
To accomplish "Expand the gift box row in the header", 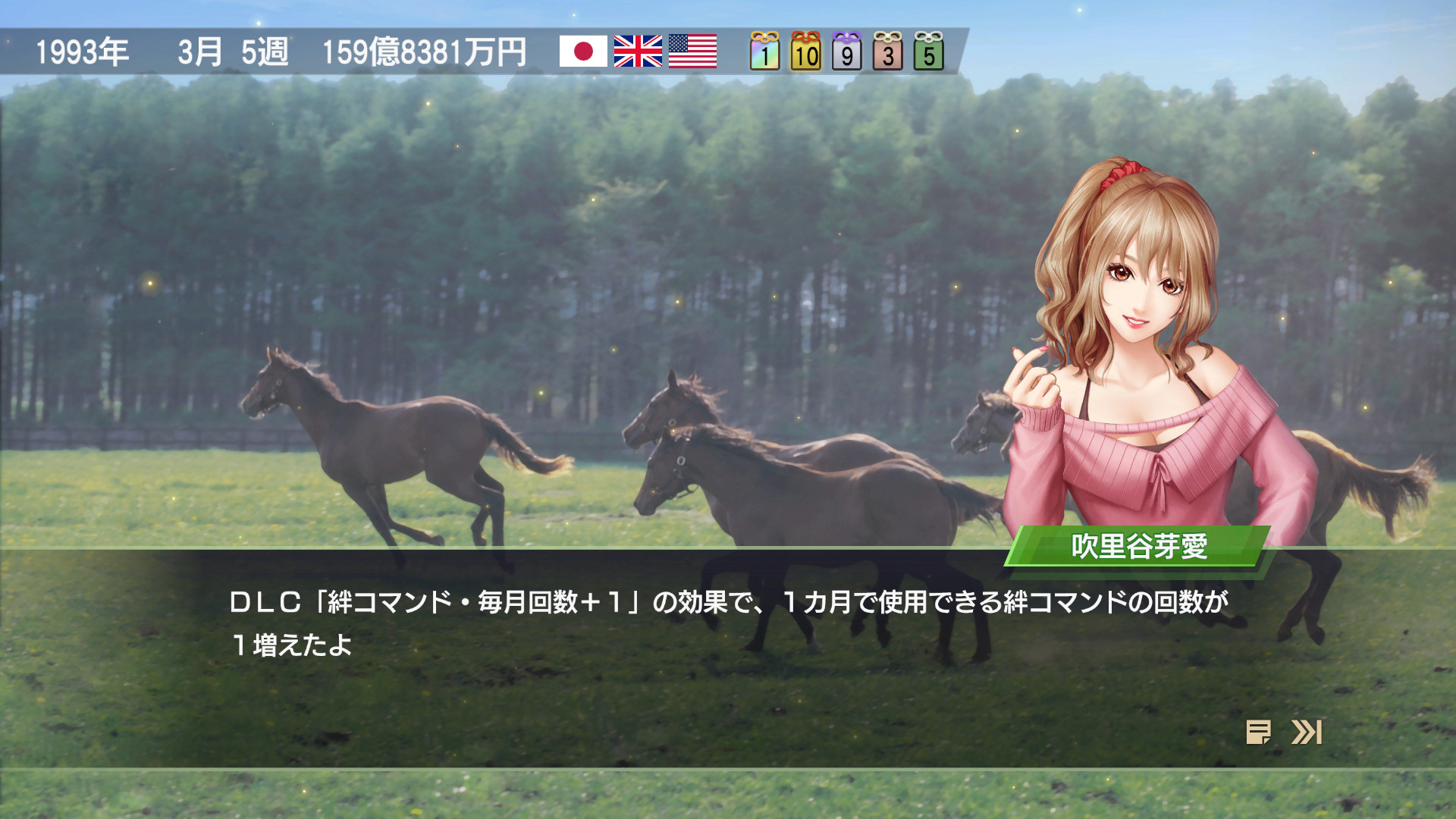I will pyautogui.click(x=847, y=52).
